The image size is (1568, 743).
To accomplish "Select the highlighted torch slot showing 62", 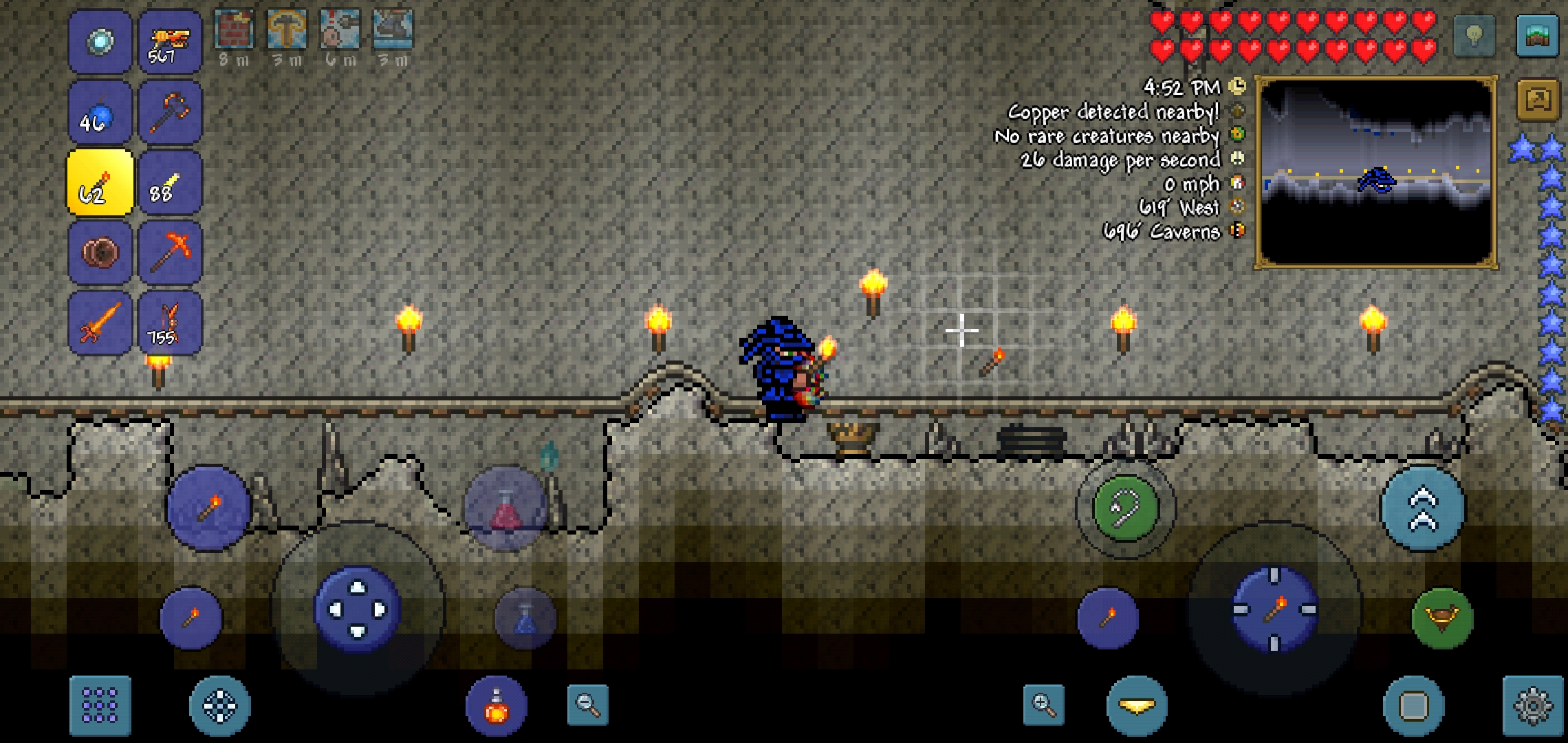I will [x=100, y=182].
